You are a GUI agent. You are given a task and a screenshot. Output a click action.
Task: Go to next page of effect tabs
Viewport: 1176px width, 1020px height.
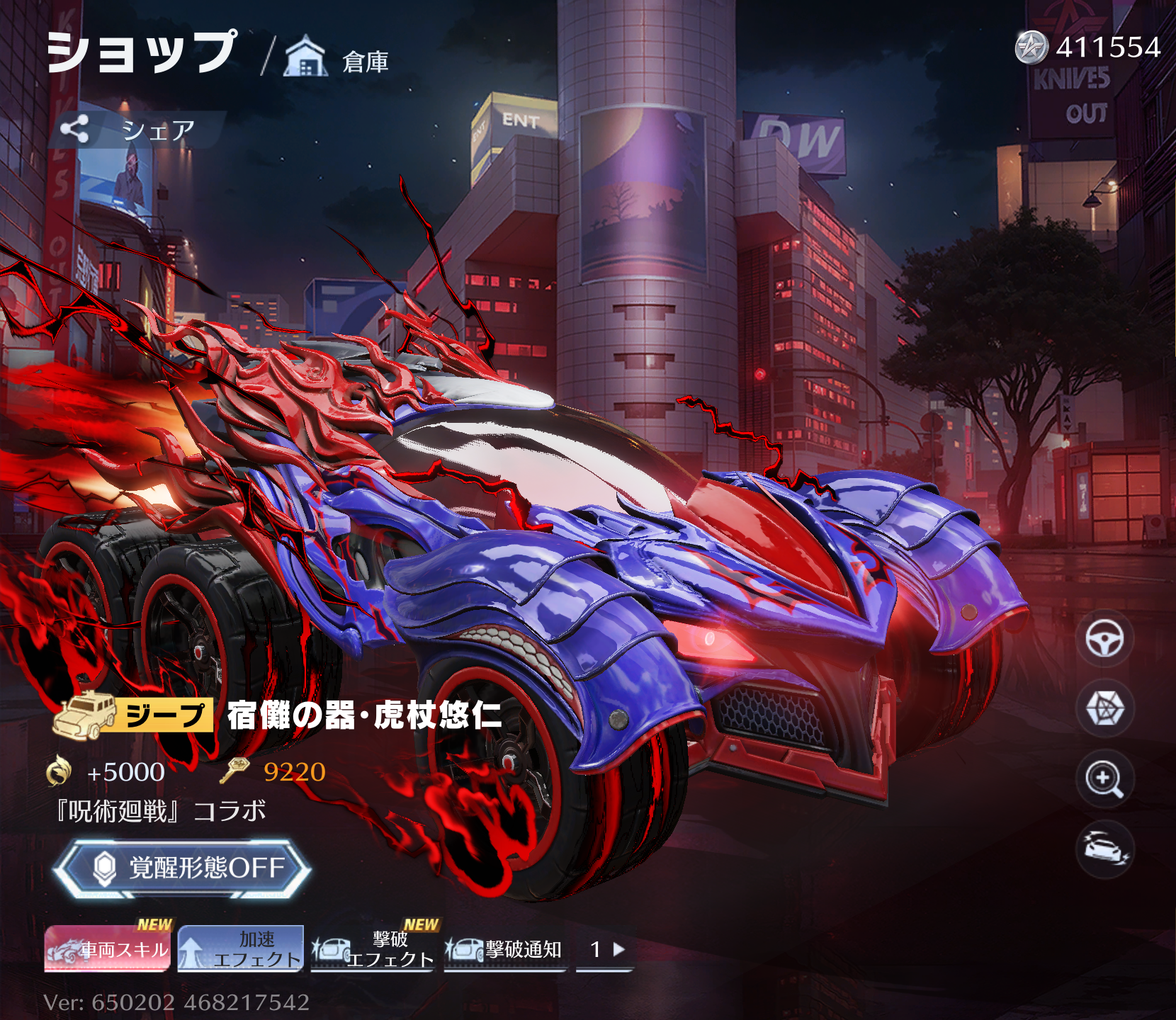(x=618, y=949)
